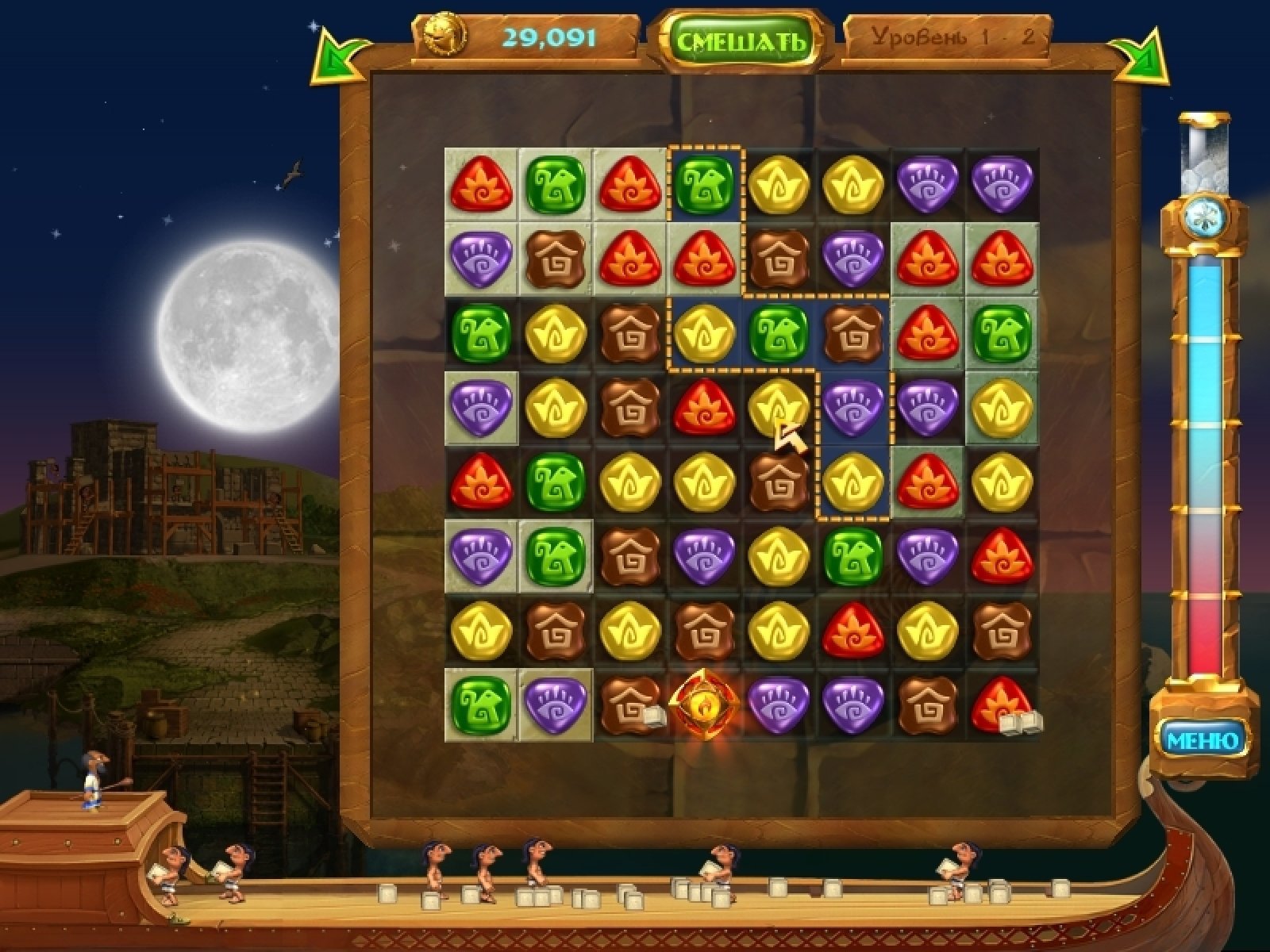The image size is (1270, 952).
Task: Open the МЕНЮ menu button
Action: pos(1203,740)
